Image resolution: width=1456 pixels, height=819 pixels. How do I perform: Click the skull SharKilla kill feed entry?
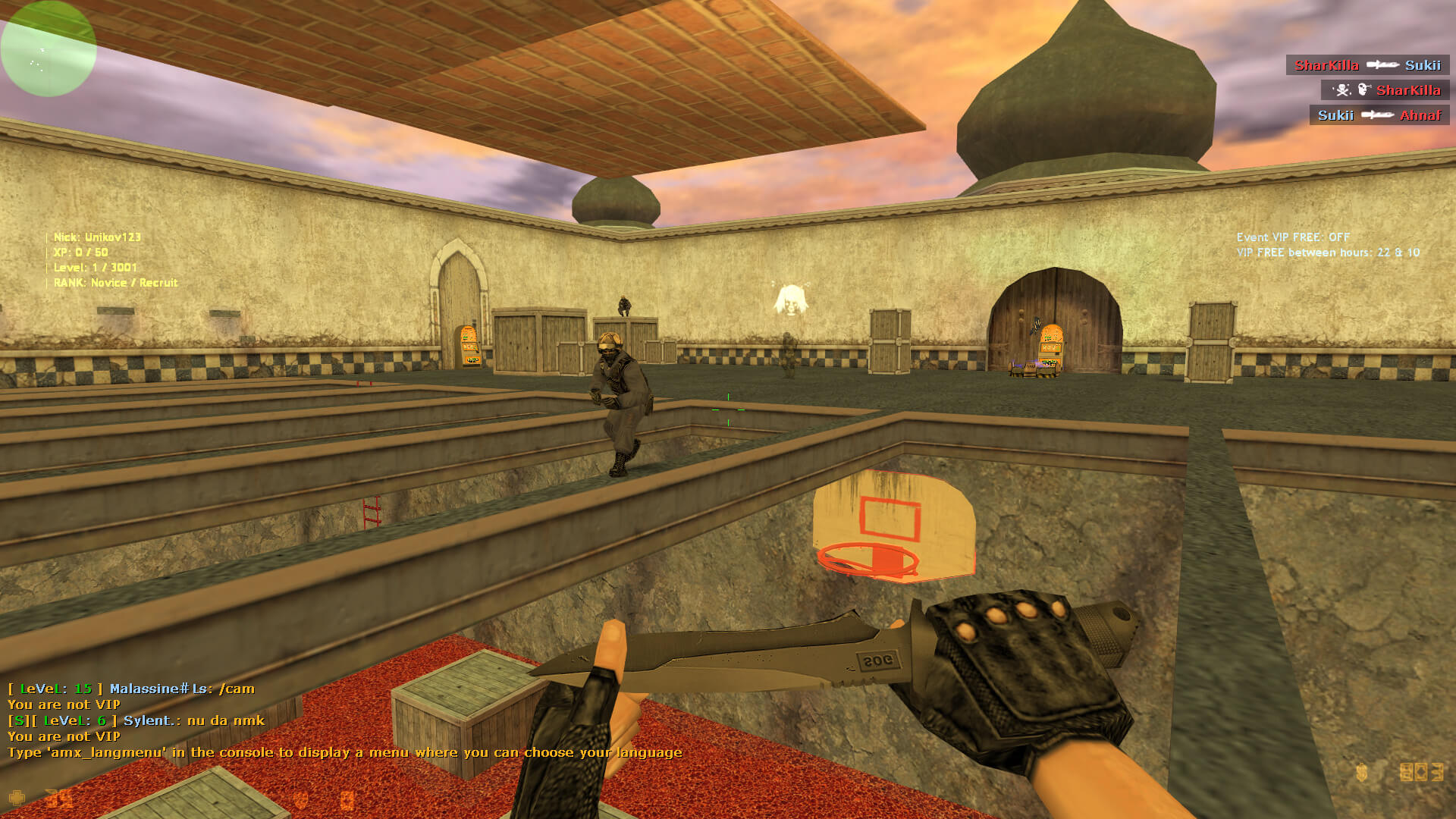click(x=1385, y=90)
